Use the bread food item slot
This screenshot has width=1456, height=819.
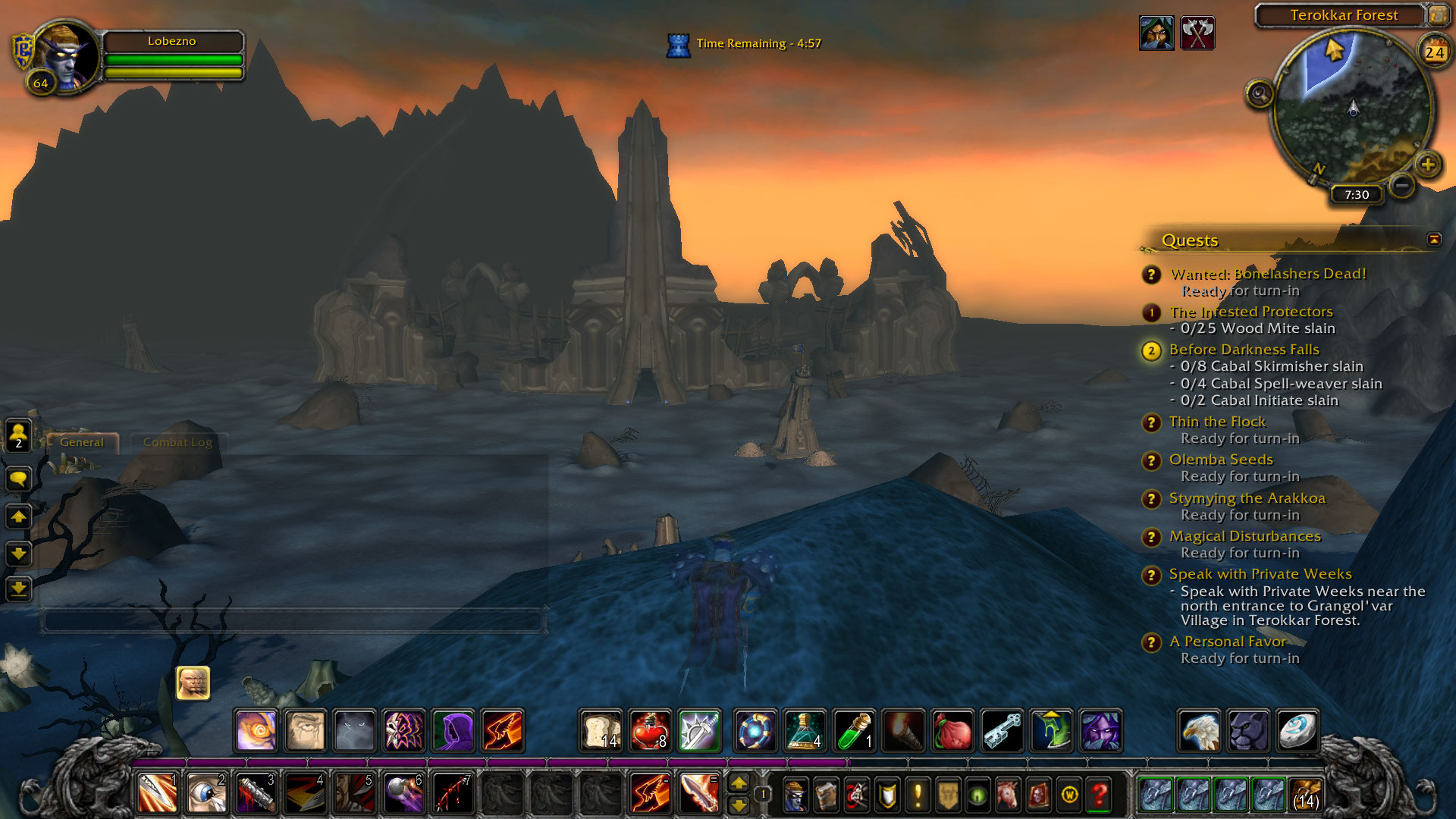[601, 731]
